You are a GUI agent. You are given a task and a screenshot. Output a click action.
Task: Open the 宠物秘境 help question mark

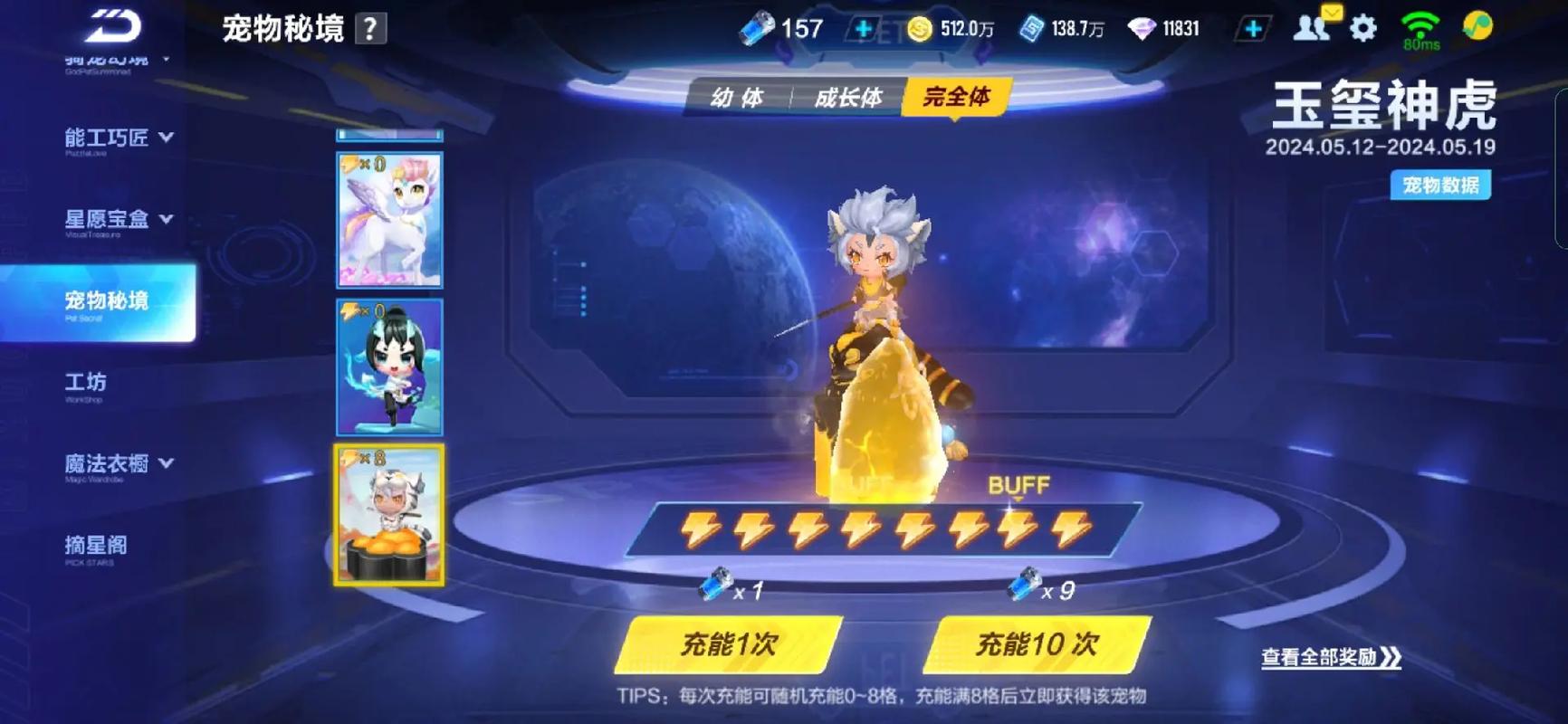click(x=372, y=28)
